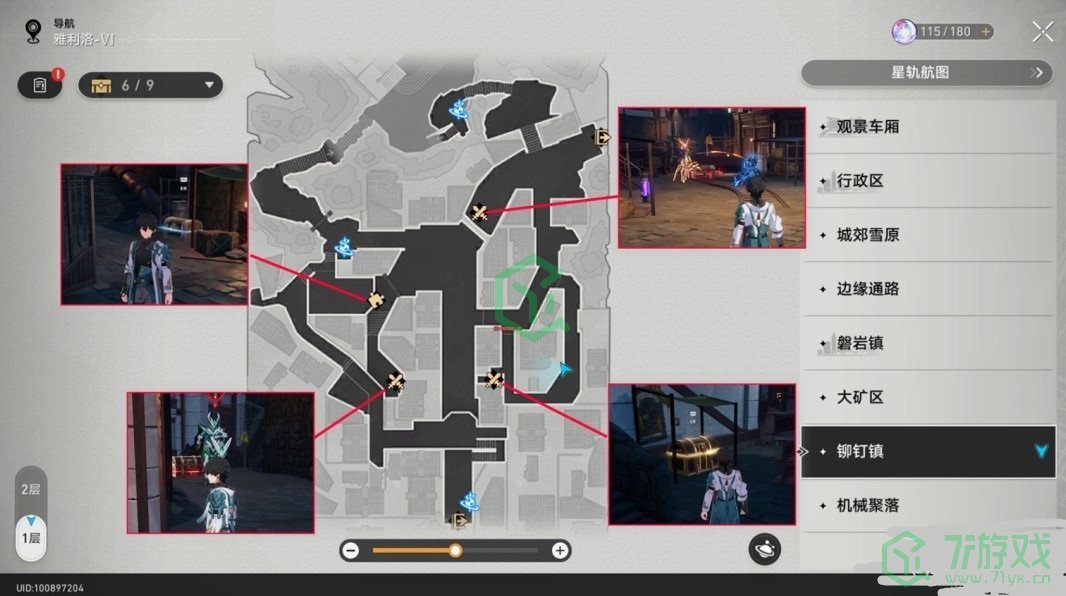Select floor 1层
This screenshot has width=1066, height=596.
[31, 537]
